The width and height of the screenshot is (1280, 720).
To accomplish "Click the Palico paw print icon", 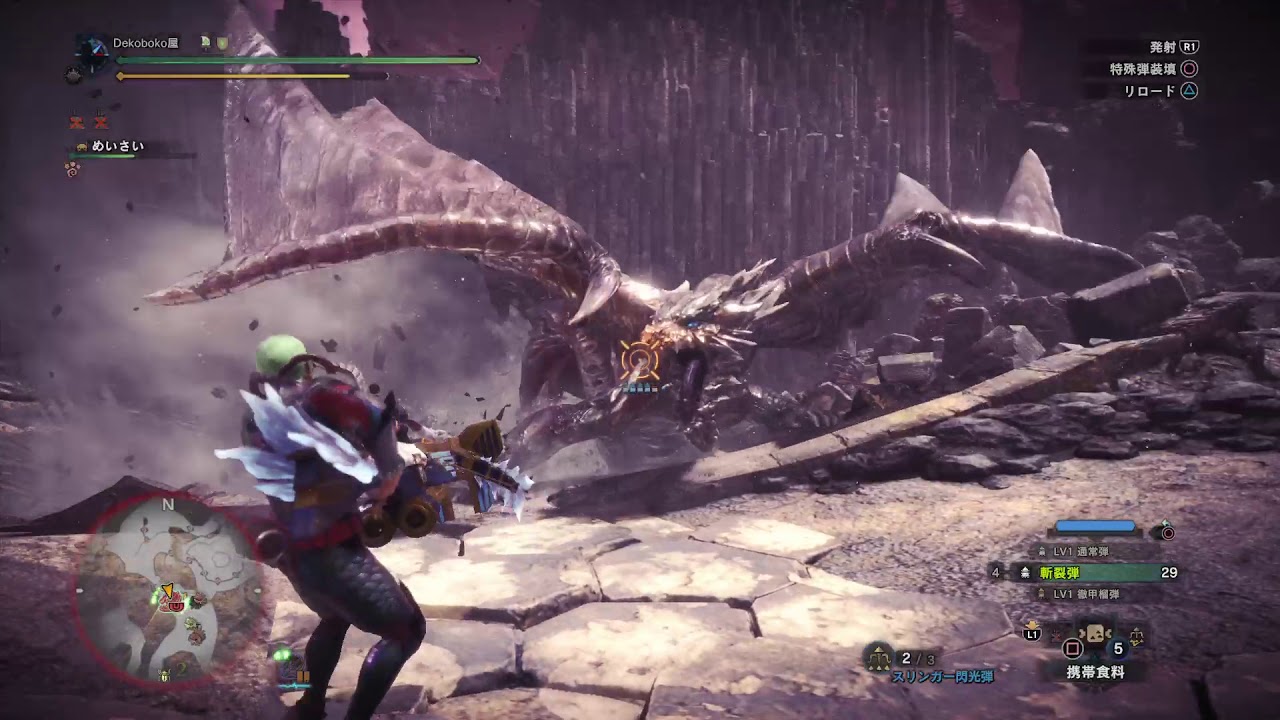I will 72,169.
